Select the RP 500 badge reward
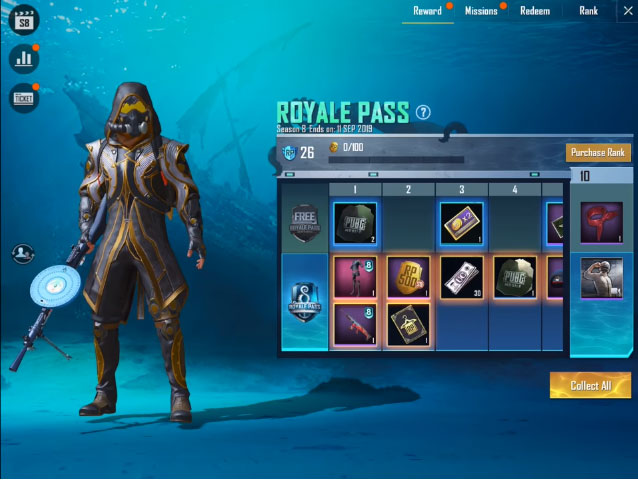The image size is (638, 480). 408,277
